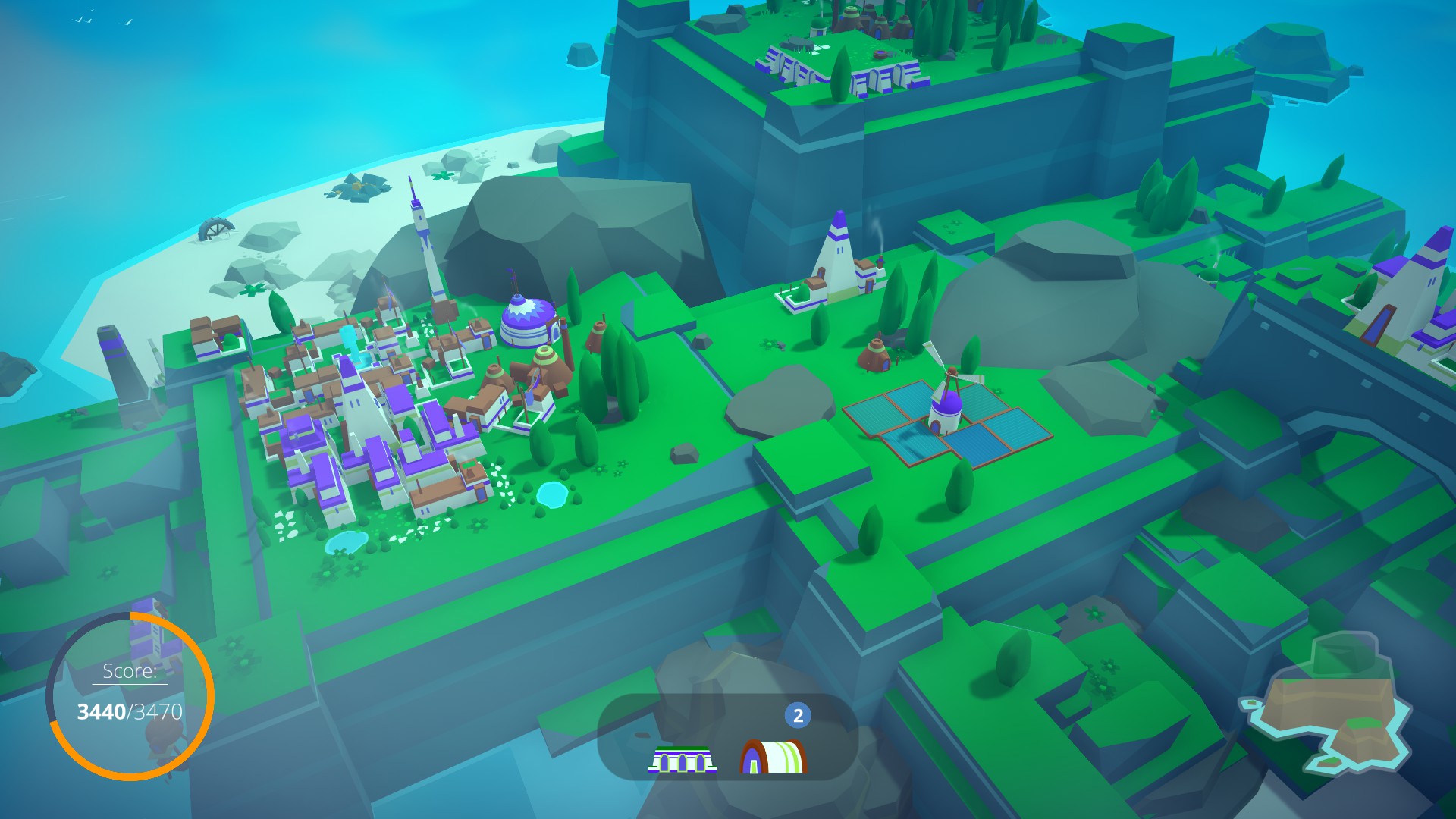Image resolution: width=1456 pixels, height=819 pixels.
Task: Pick the brown-arched tent building icon
Action: (773, 756)
